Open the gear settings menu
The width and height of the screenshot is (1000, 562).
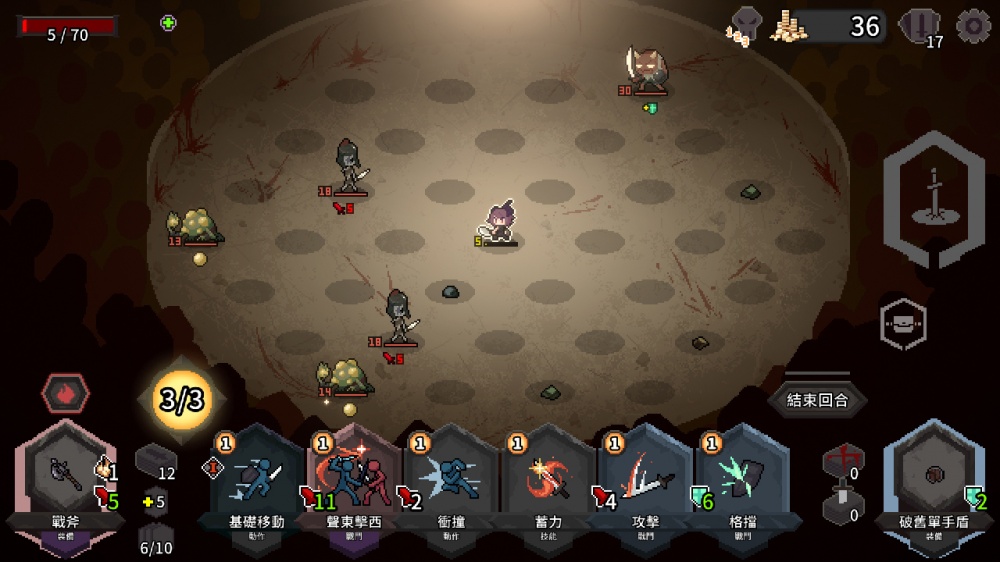click(x=973, y=26)
